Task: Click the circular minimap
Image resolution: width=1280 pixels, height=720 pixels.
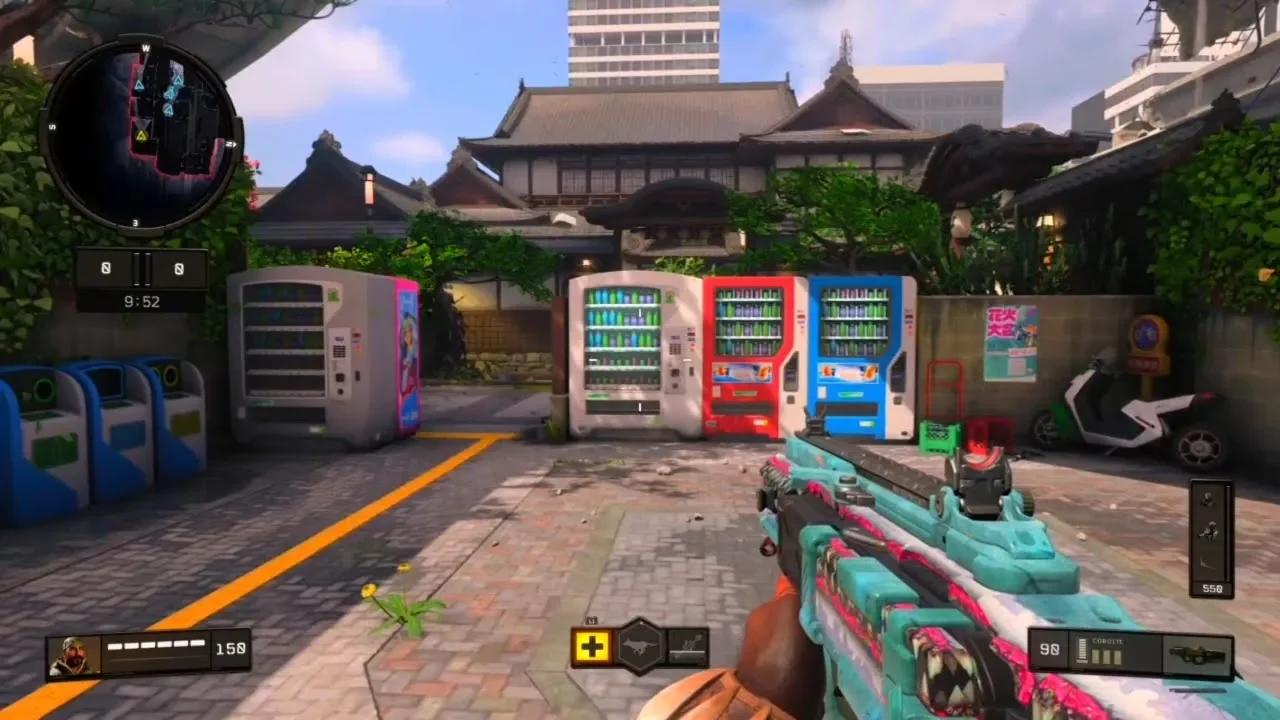Action: pyautogui.click(x=141, y=135)
